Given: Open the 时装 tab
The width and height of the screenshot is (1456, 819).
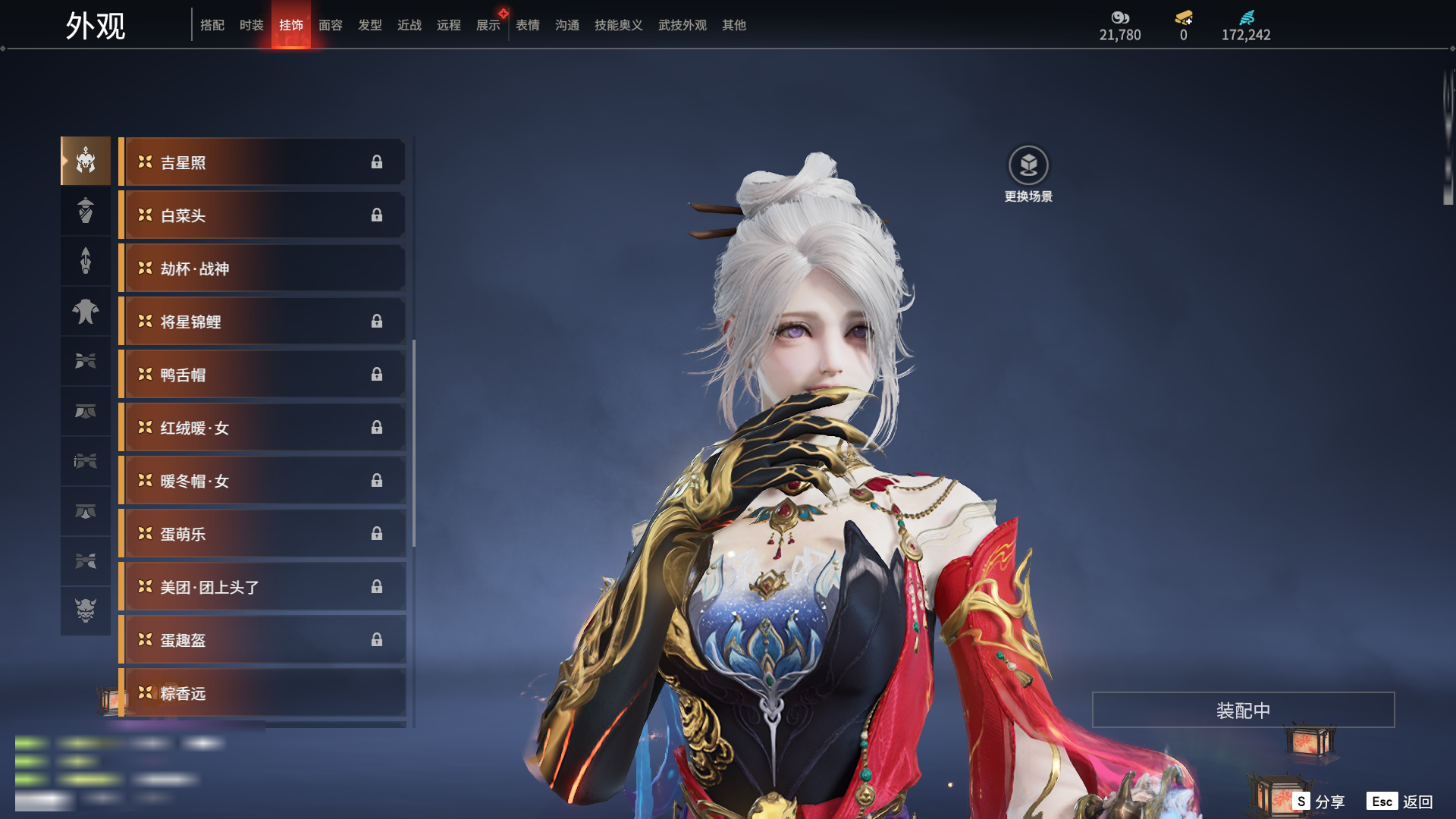Looking at the screenshot, I should pos(252,25).
